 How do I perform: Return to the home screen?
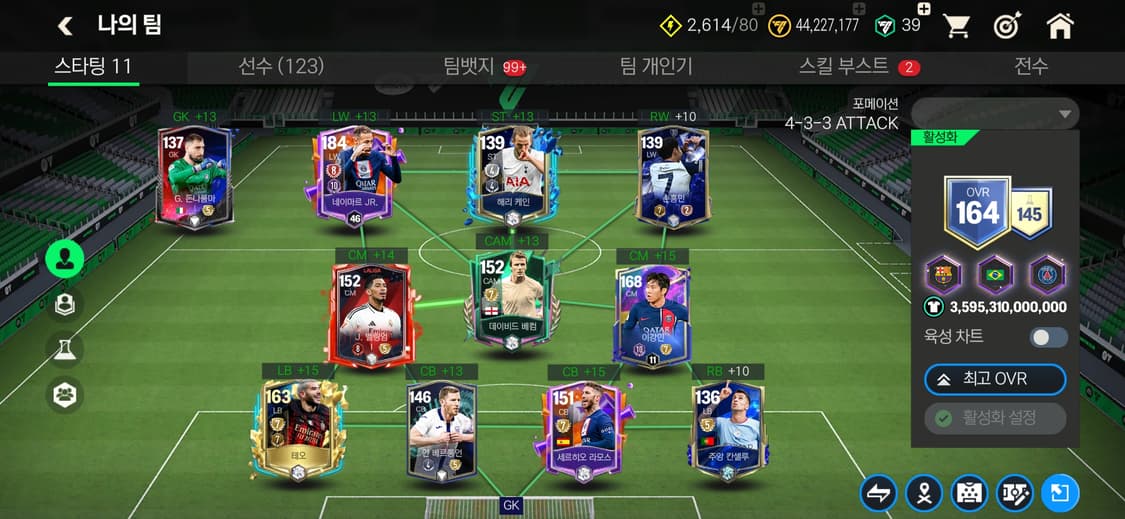[1059, 27]
